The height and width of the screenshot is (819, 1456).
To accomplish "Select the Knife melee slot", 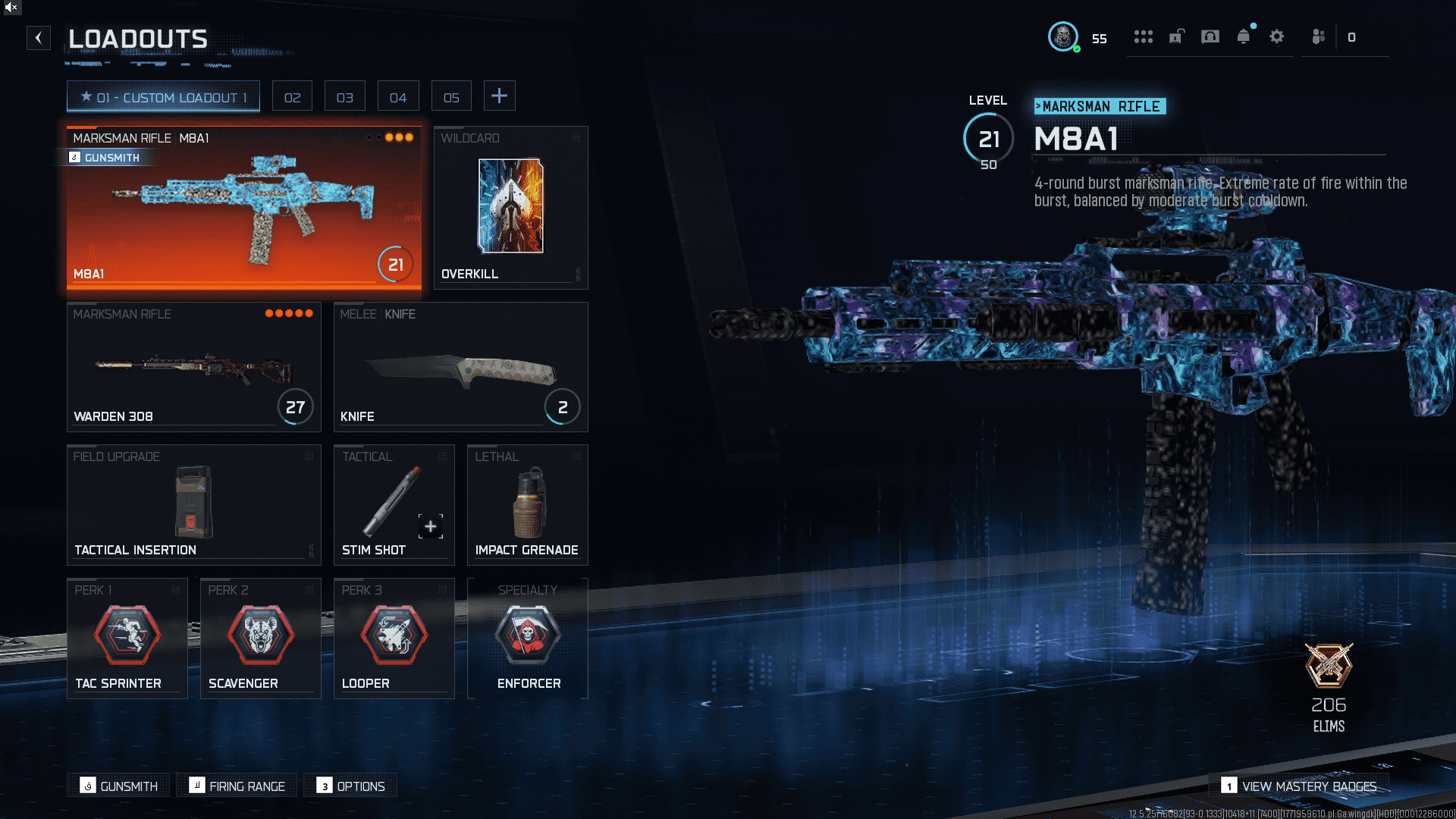I will point(460,367).
